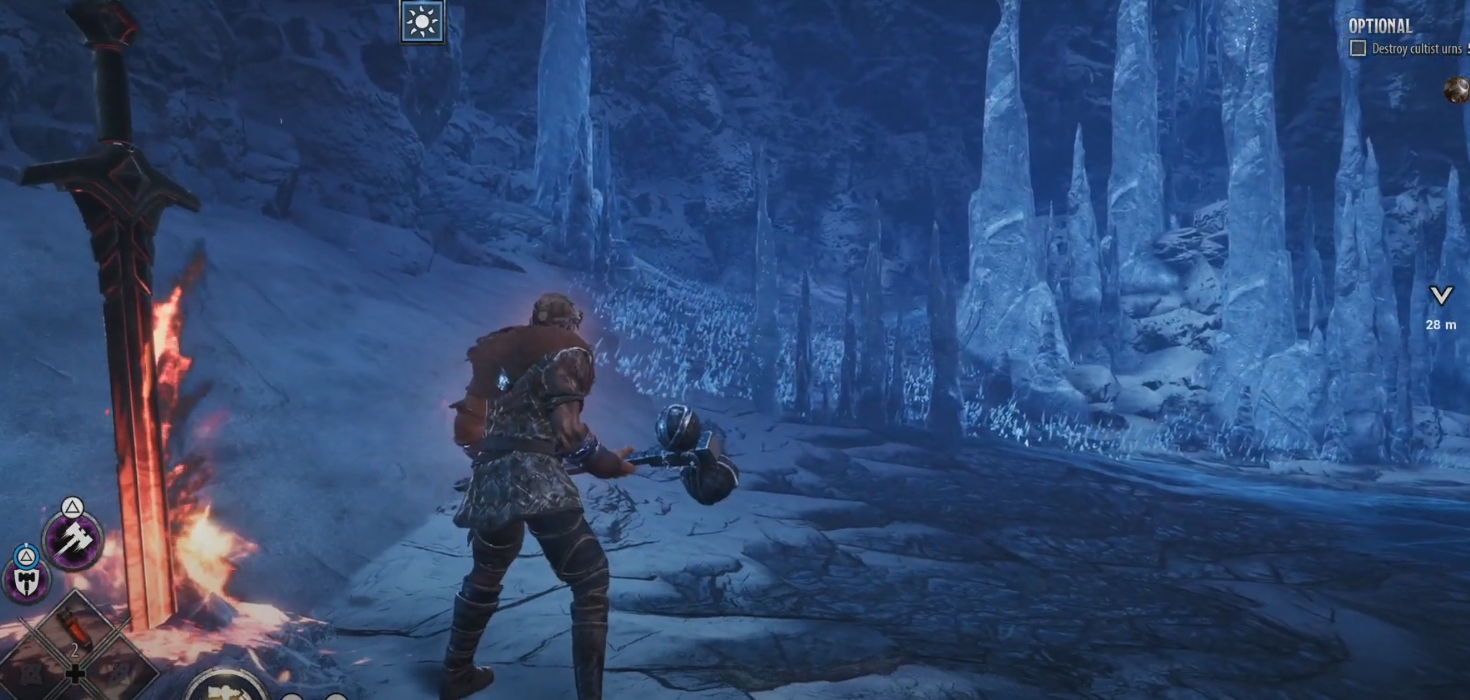Select the sun icon at top
This screenshot has width=1470, height=700.
point(421,22)
